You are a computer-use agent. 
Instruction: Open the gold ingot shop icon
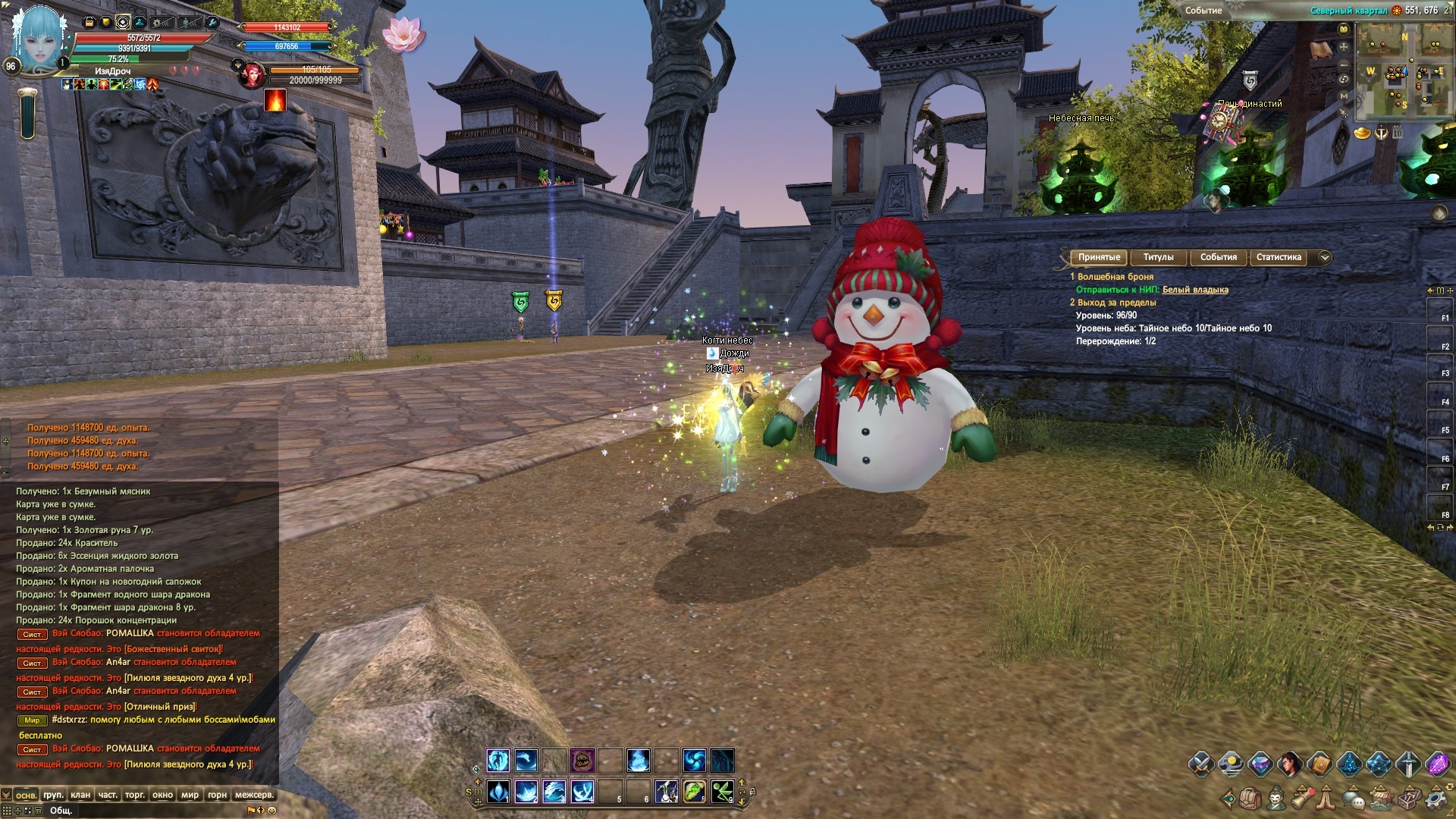coord(1362,134)
